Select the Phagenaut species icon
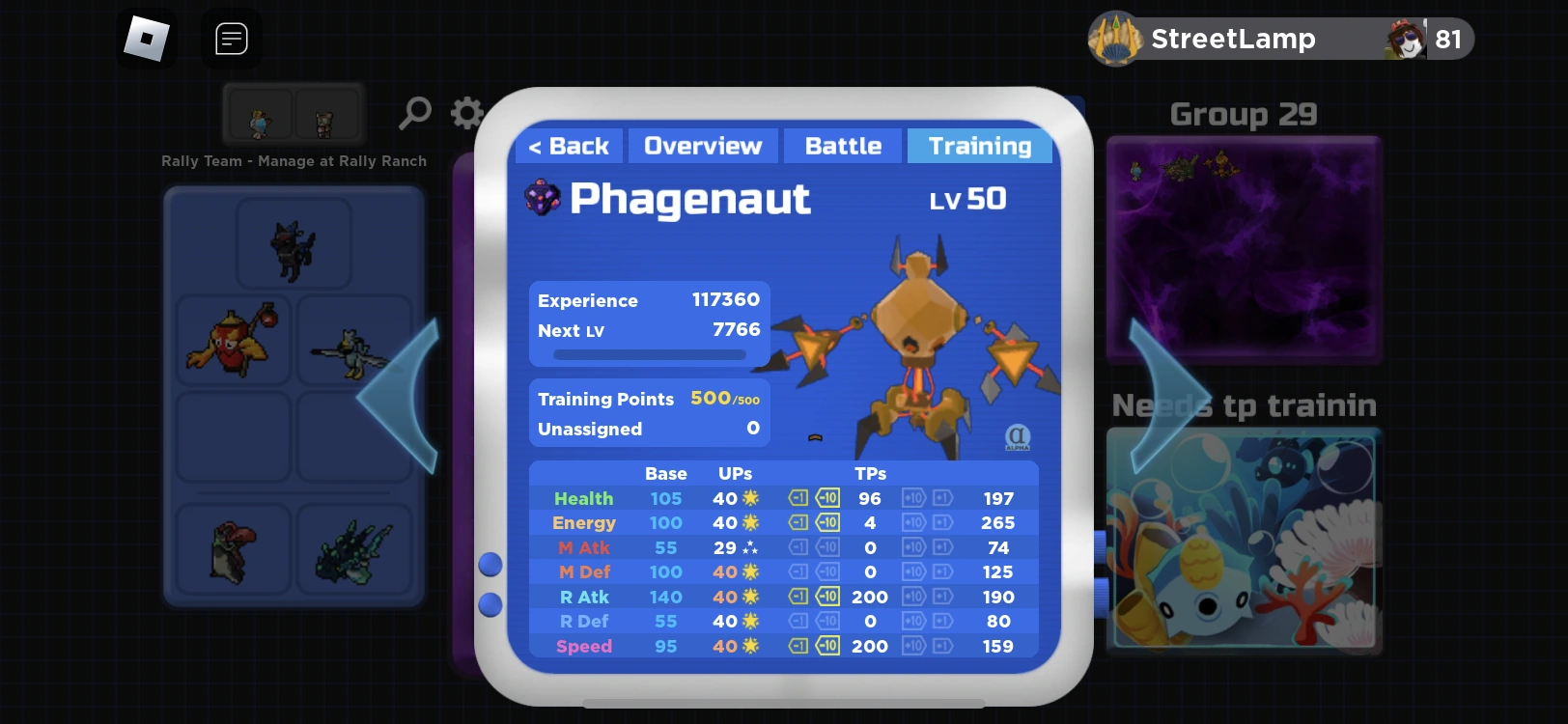Image resolution: width=1568 pixels, height=724 pixels. (x=544, y=199)
